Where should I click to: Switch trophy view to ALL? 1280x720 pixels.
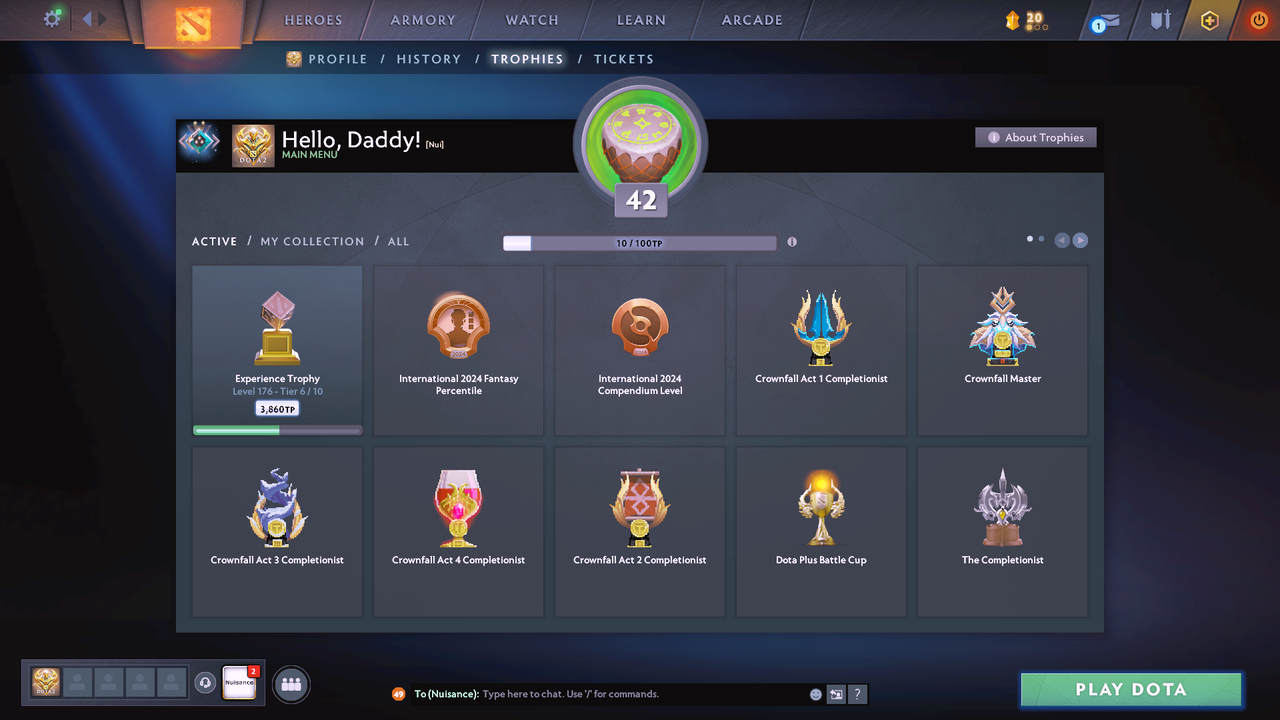pyautogui.click(x=398, y=241)
